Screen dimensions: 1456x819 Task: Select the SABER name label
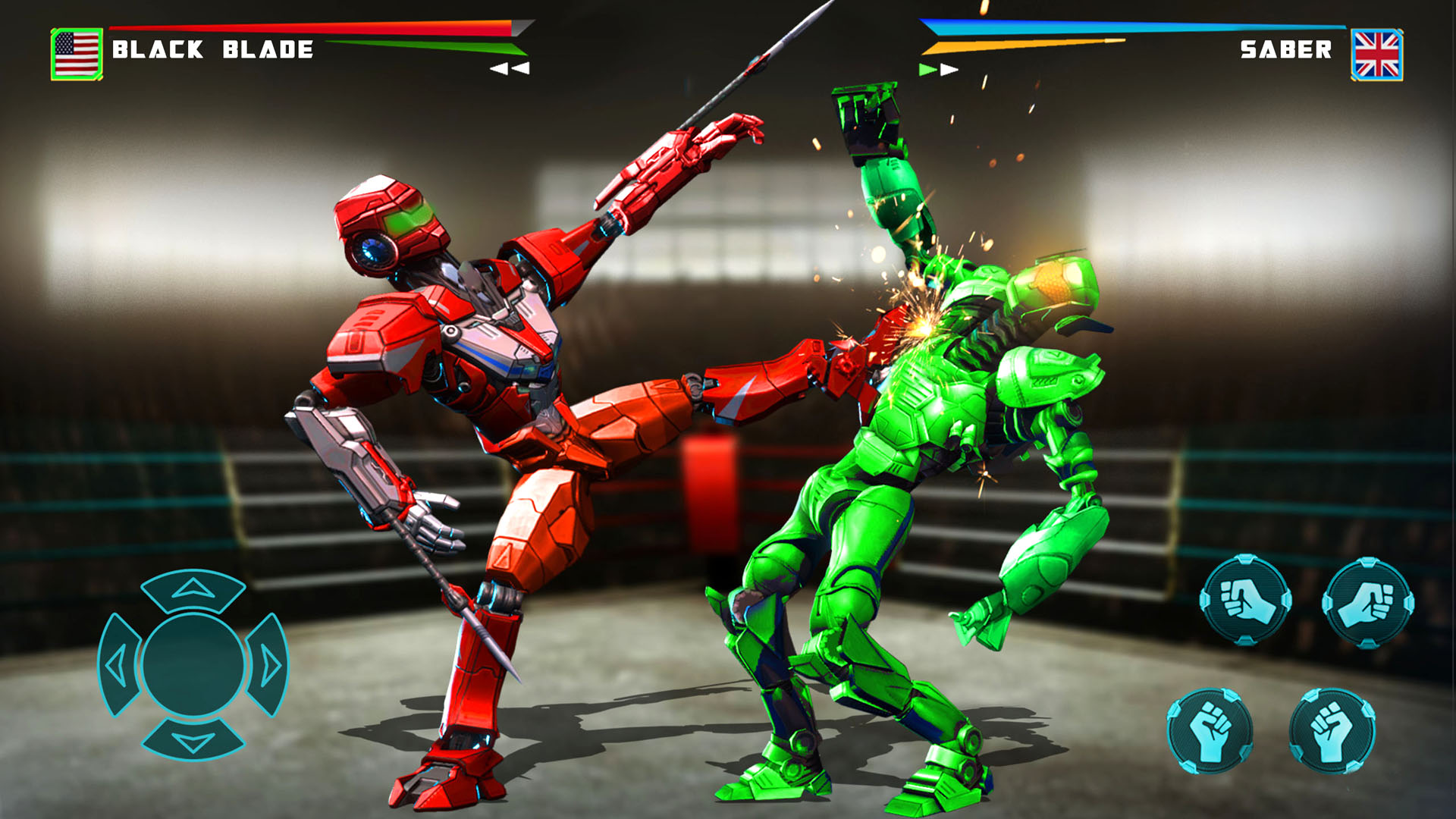pos(1287,51)
